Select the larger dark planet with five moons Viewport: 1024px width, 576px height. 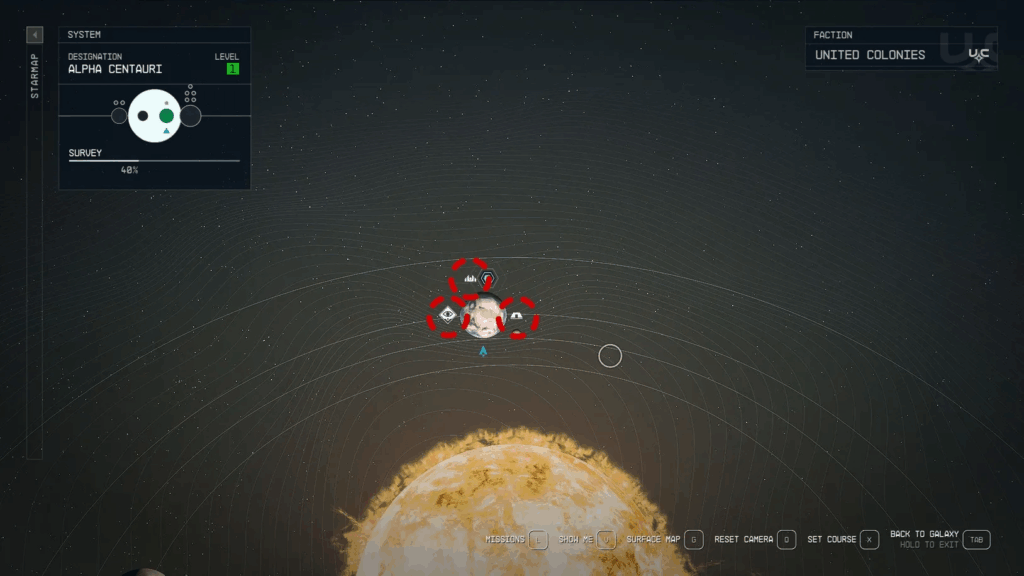(x=190, y=116)
